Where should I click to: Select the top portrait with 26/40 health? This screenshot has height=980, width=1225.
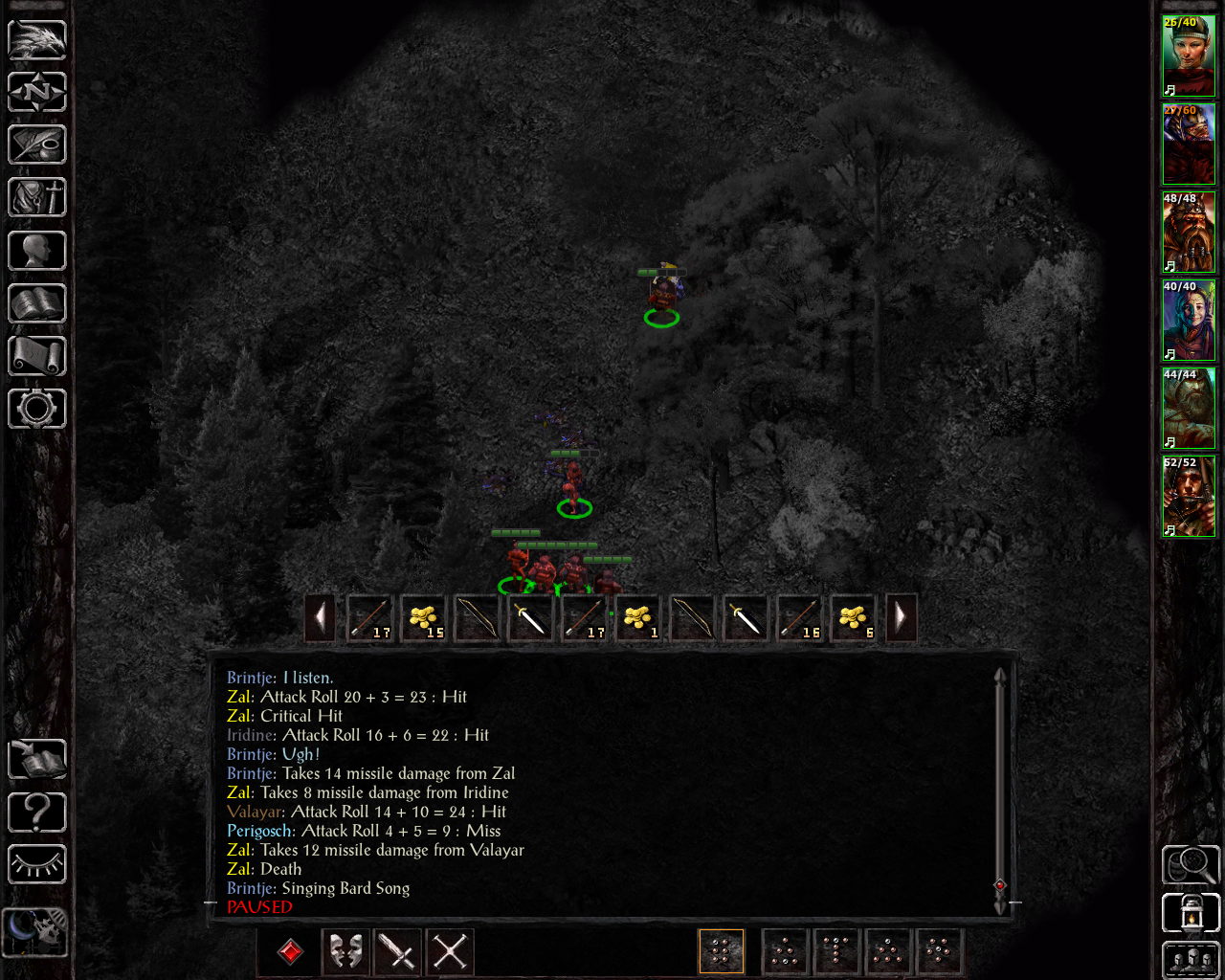[1189, 56]
